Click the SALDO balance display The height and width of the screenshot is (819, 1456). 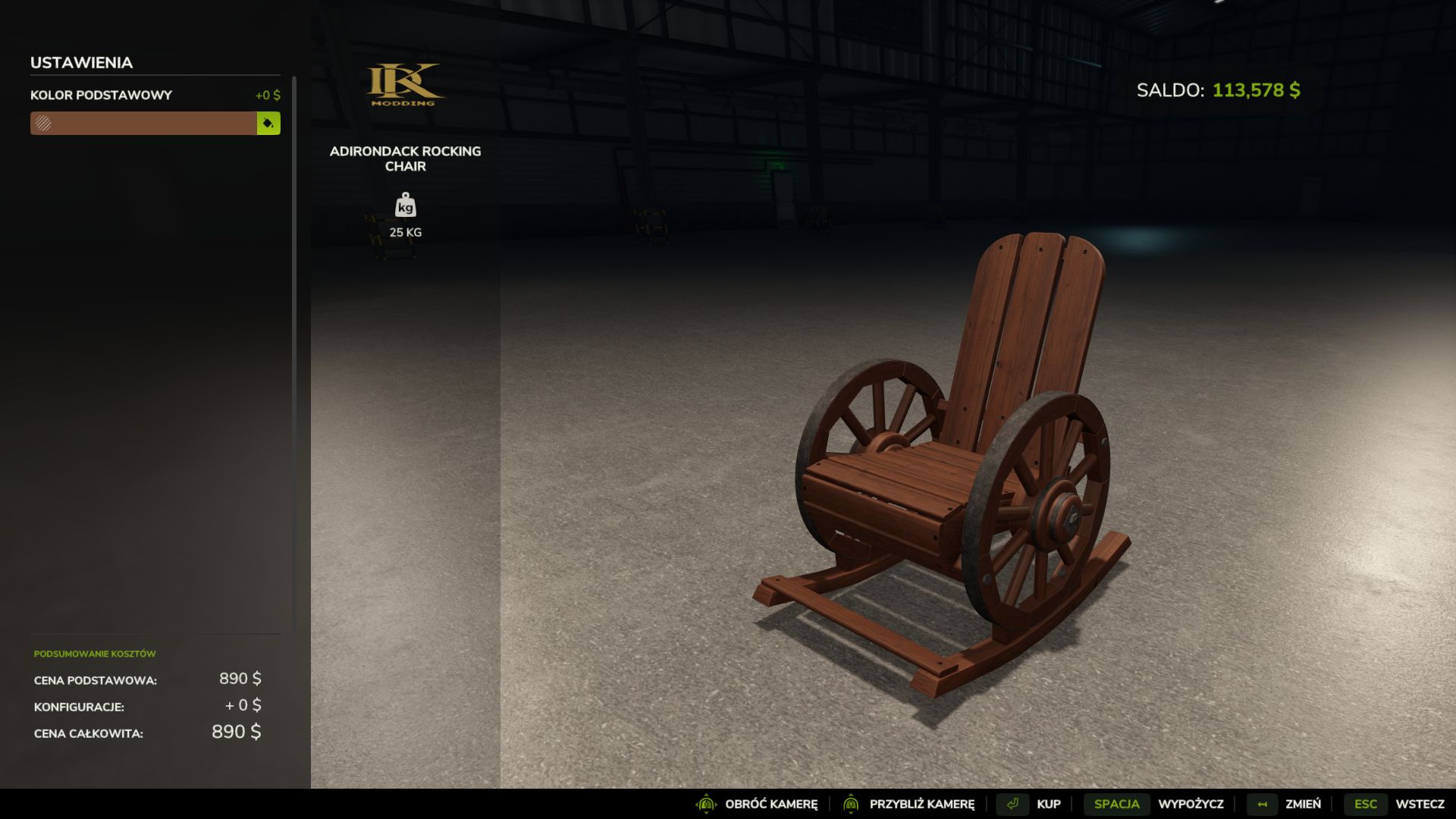pyautogui.click(x=1217, y=89)
